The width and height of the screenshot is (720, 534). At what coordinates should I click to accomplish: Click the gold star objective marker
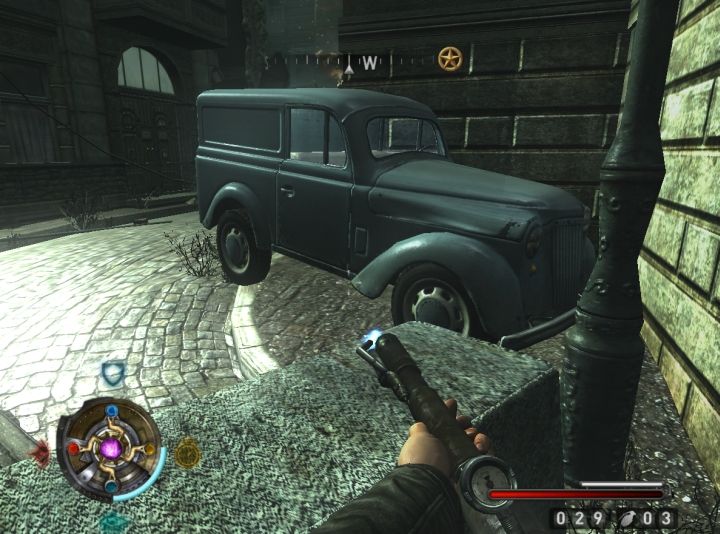[450, 59]
